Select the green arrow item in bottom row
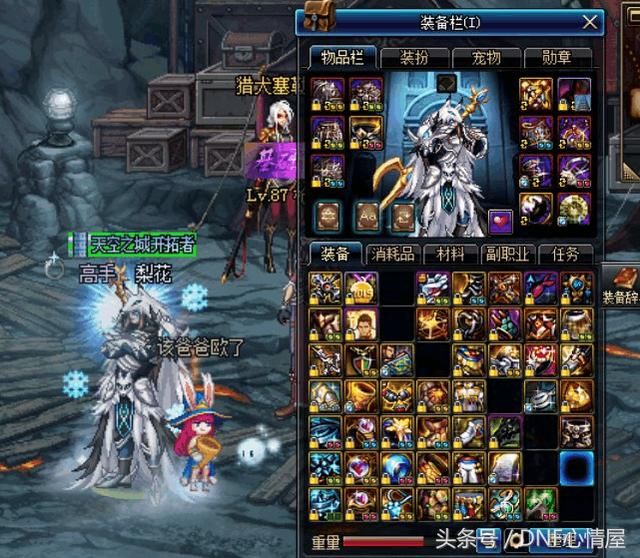 pyautogui.click(x=539, y=503)
